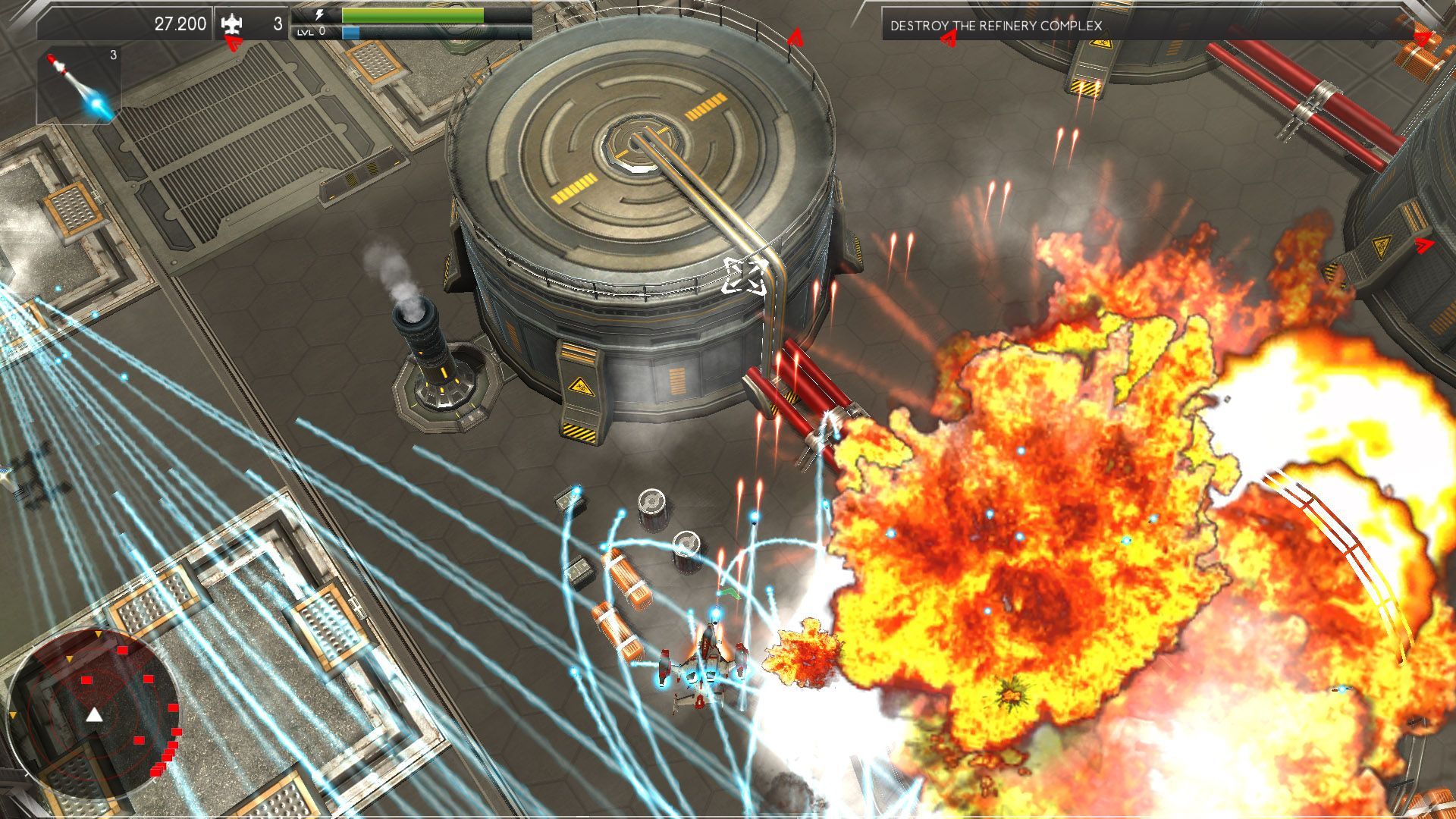Screen dimensions: 1456x819
Task: Click the circular radar minimap
Action: [94, 713]
